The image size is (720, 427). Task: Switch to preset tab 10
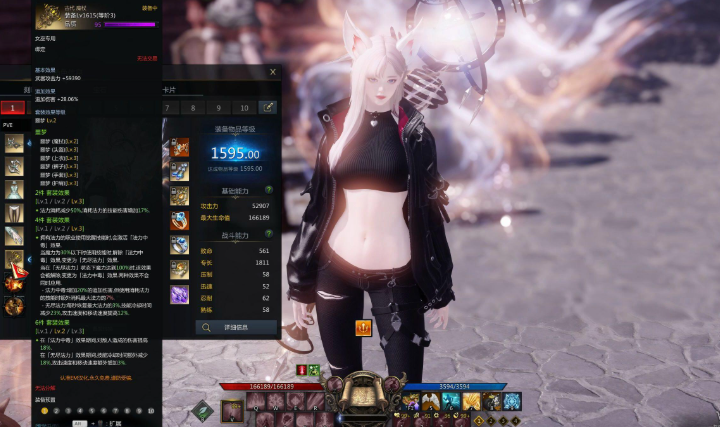click(243, 107)
